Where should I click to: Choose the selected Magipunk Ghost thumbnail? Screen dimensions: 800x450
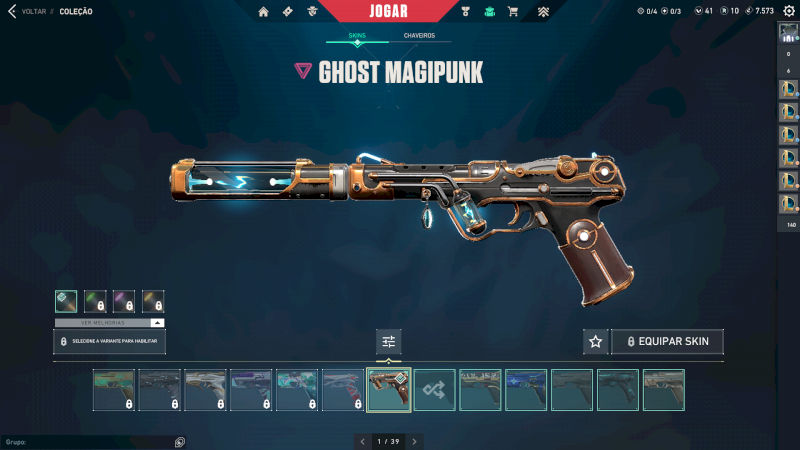(389, 390)
